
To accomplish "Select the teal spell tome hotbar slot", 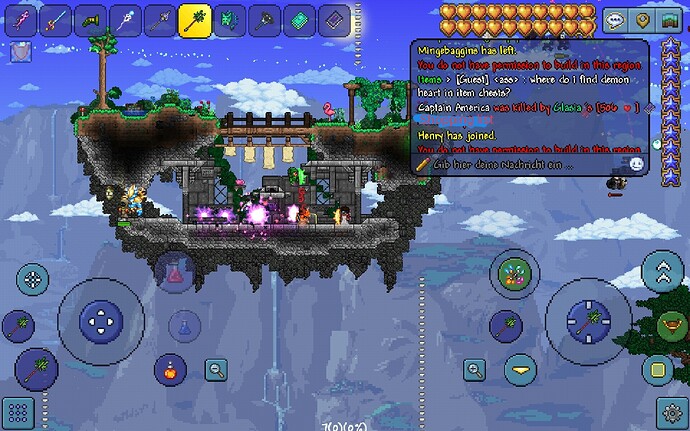I will (x=297, y=19).
